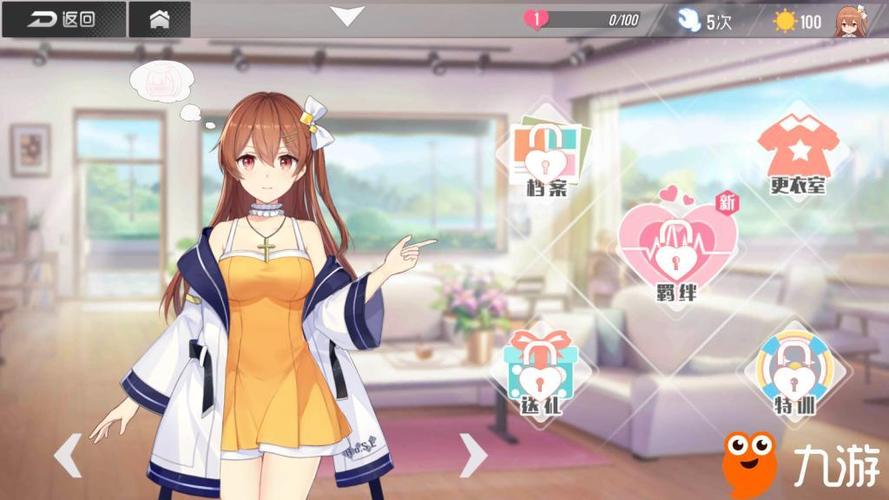This screenshot has height=500, width=889.
Task: Tap the blue 5次 interaction counter icon
Action: coord(690,20)
